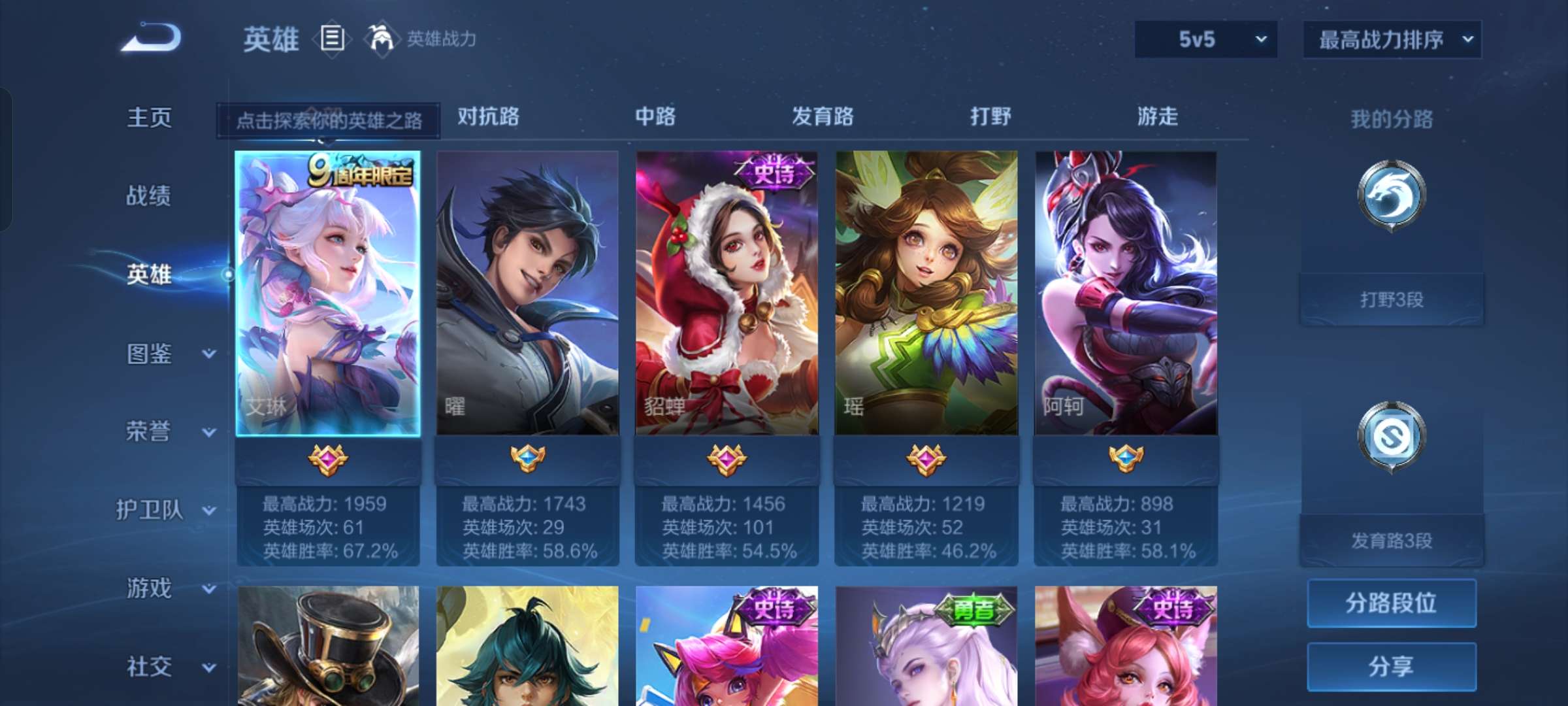The image size is (1568, 706).
Task: Switch to the 对抗路 tab
Action: [x=487, y=118]
